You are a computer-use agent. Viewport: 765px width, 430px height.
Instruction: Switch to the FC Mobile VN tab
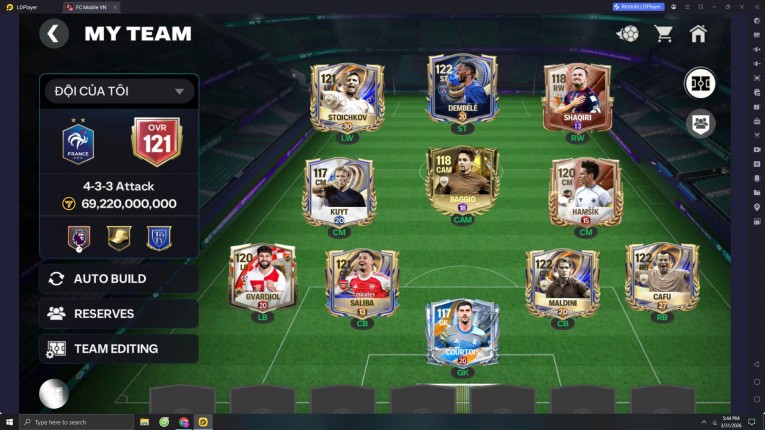(88, 7)
